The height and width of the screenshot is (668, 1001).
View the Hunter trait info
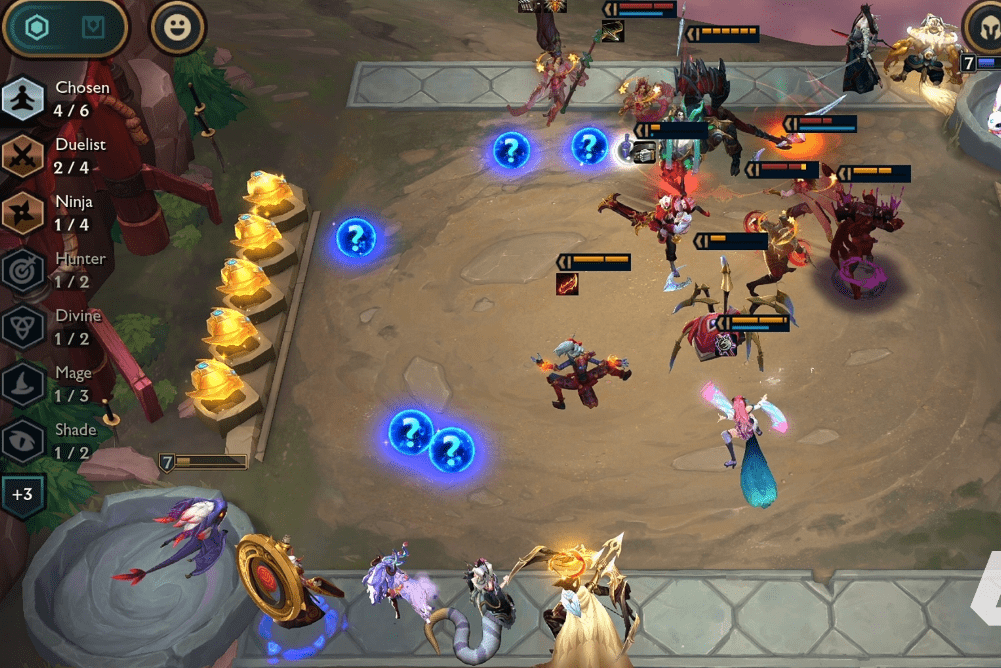(22, 269)
